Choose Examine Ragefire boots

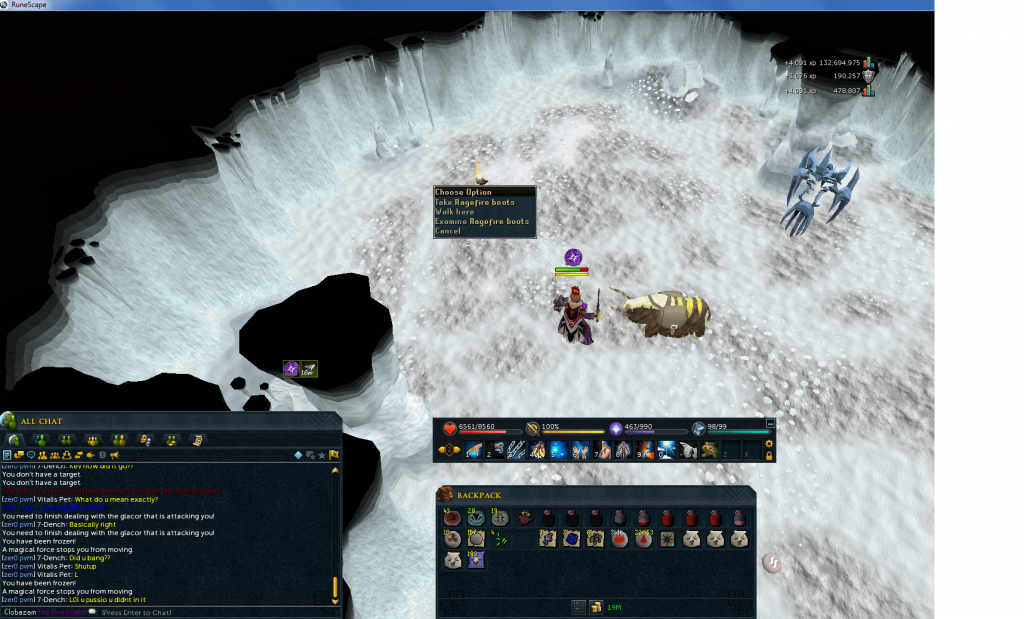[x=481, y=221]
